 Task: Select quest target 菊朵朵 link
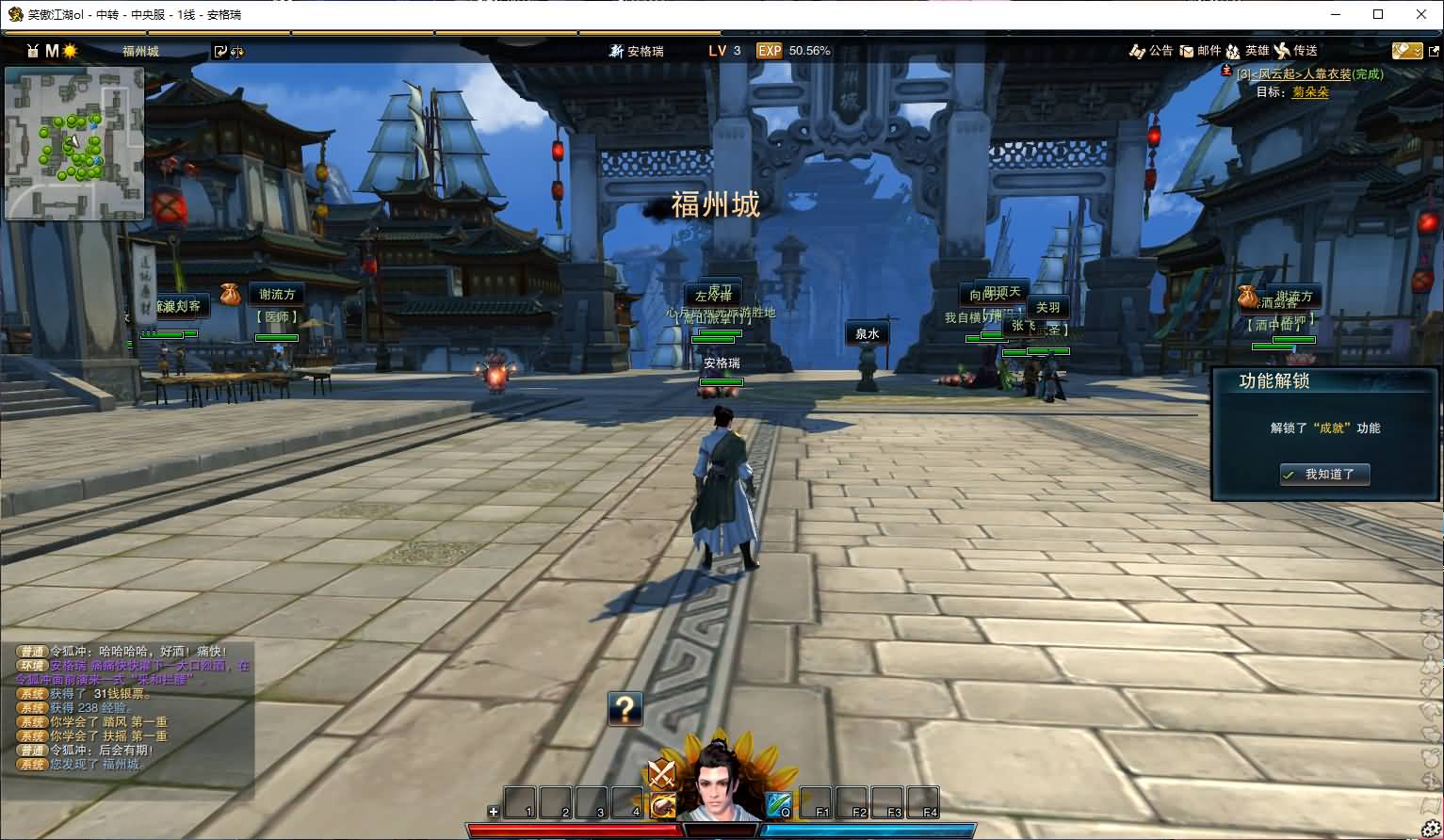click(1310, 92)
